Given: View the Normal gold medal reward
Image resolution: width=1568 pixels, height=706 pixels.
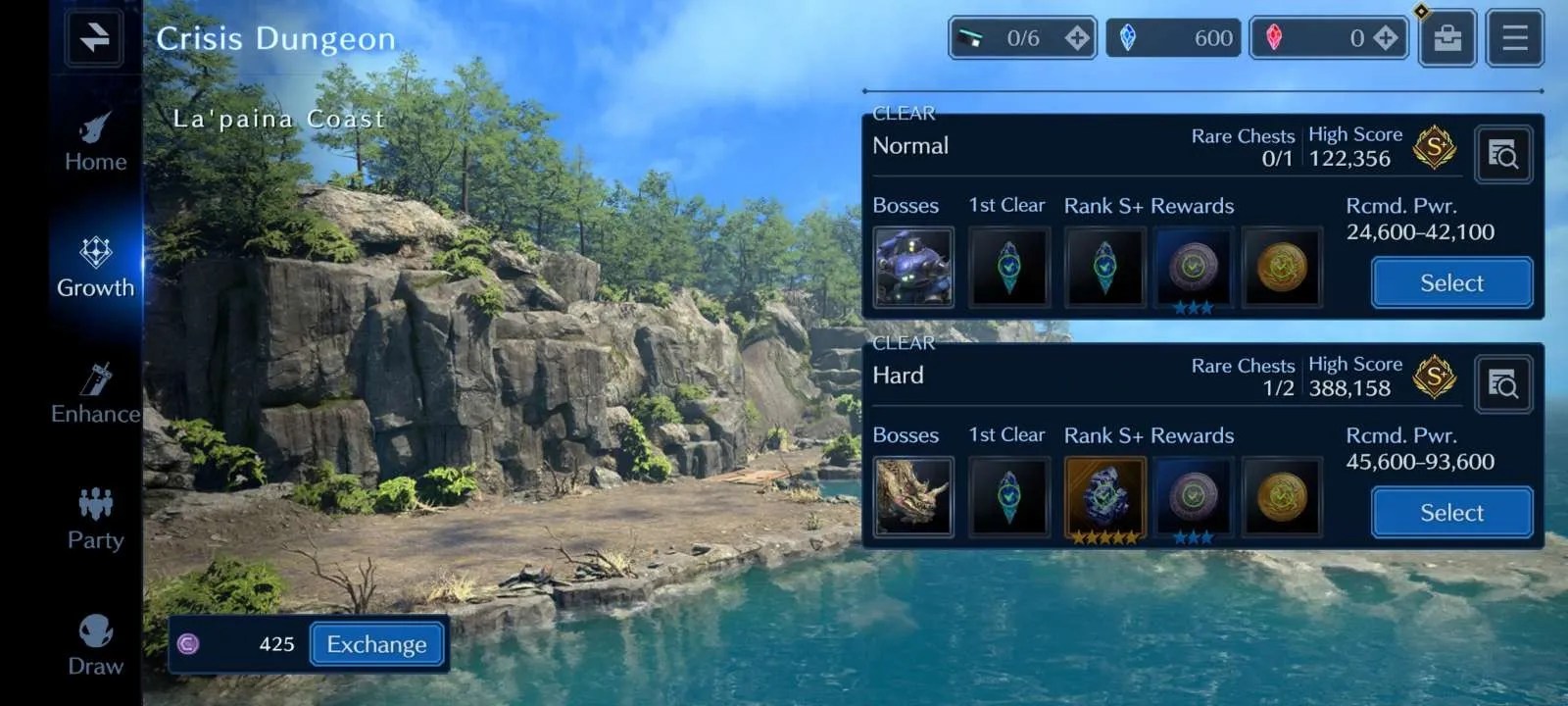Looking at the screenshot, I should pos(1282,268).
